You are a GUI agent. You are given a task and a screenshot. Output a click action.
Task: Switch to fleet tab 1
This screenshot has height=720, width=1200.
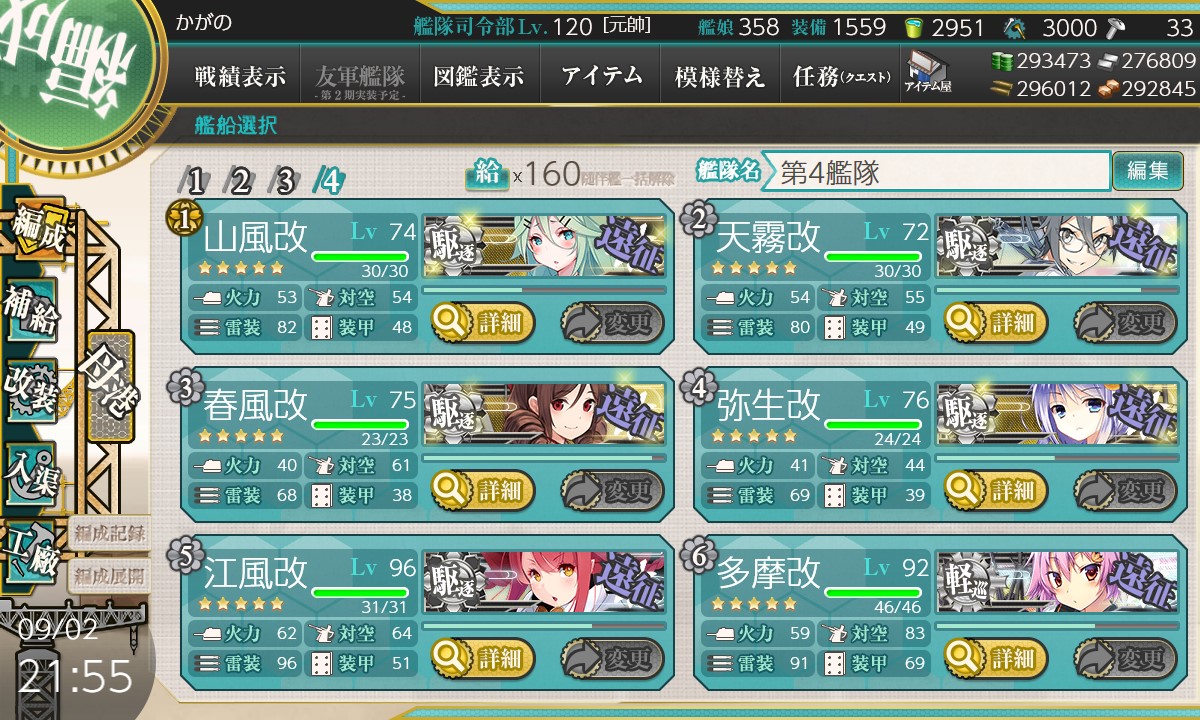click(x=196, y=181)
